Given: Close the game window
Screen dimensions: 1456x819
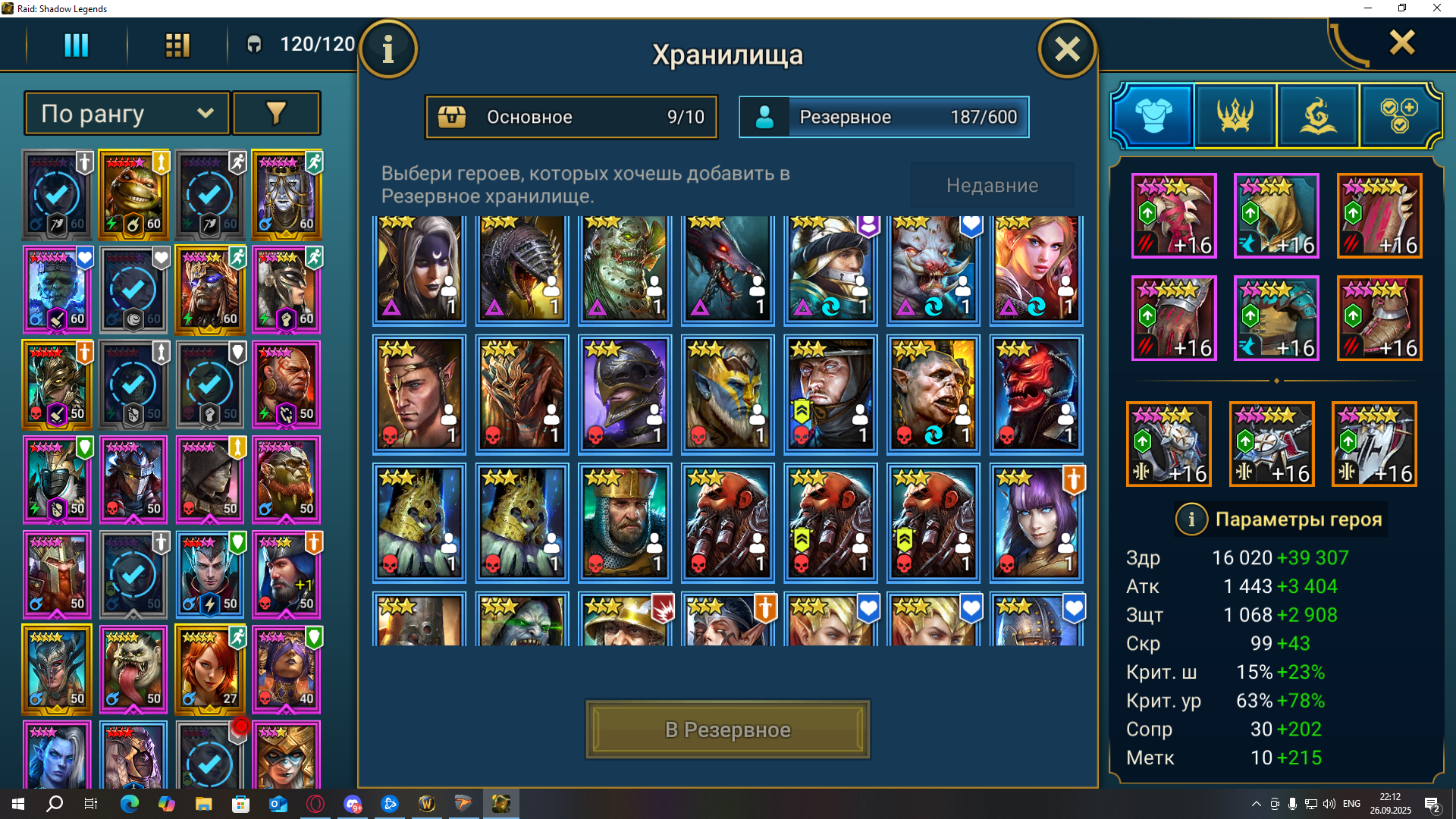Looking at the screenshot, I should coord(1436,8).
